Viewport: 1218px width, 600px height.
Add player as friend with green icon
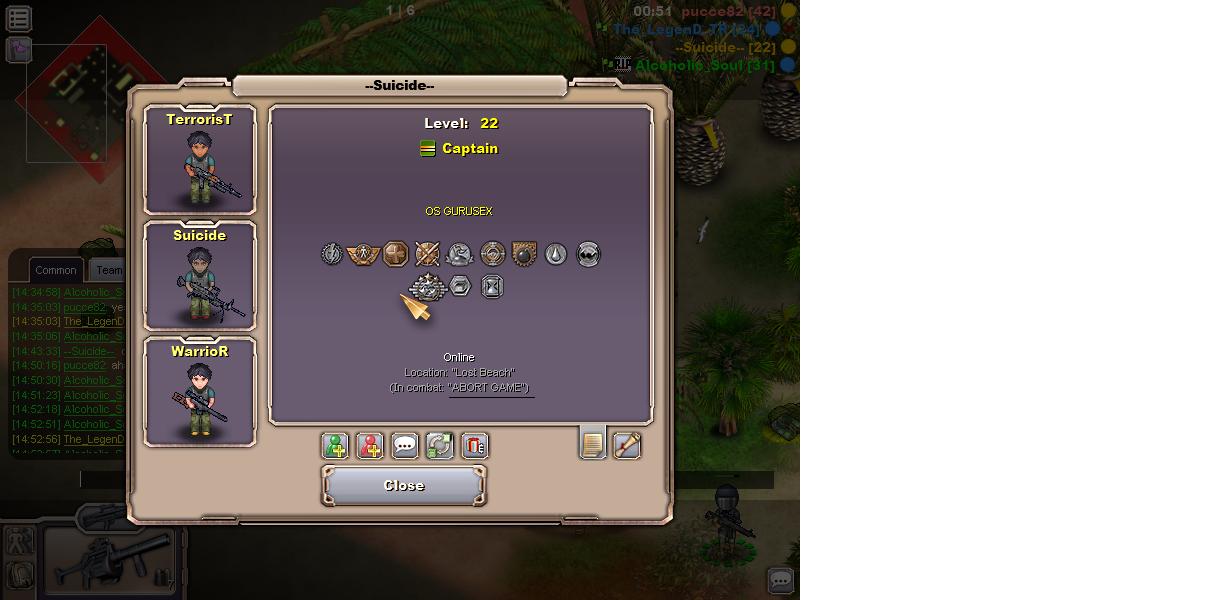[335, 446]
